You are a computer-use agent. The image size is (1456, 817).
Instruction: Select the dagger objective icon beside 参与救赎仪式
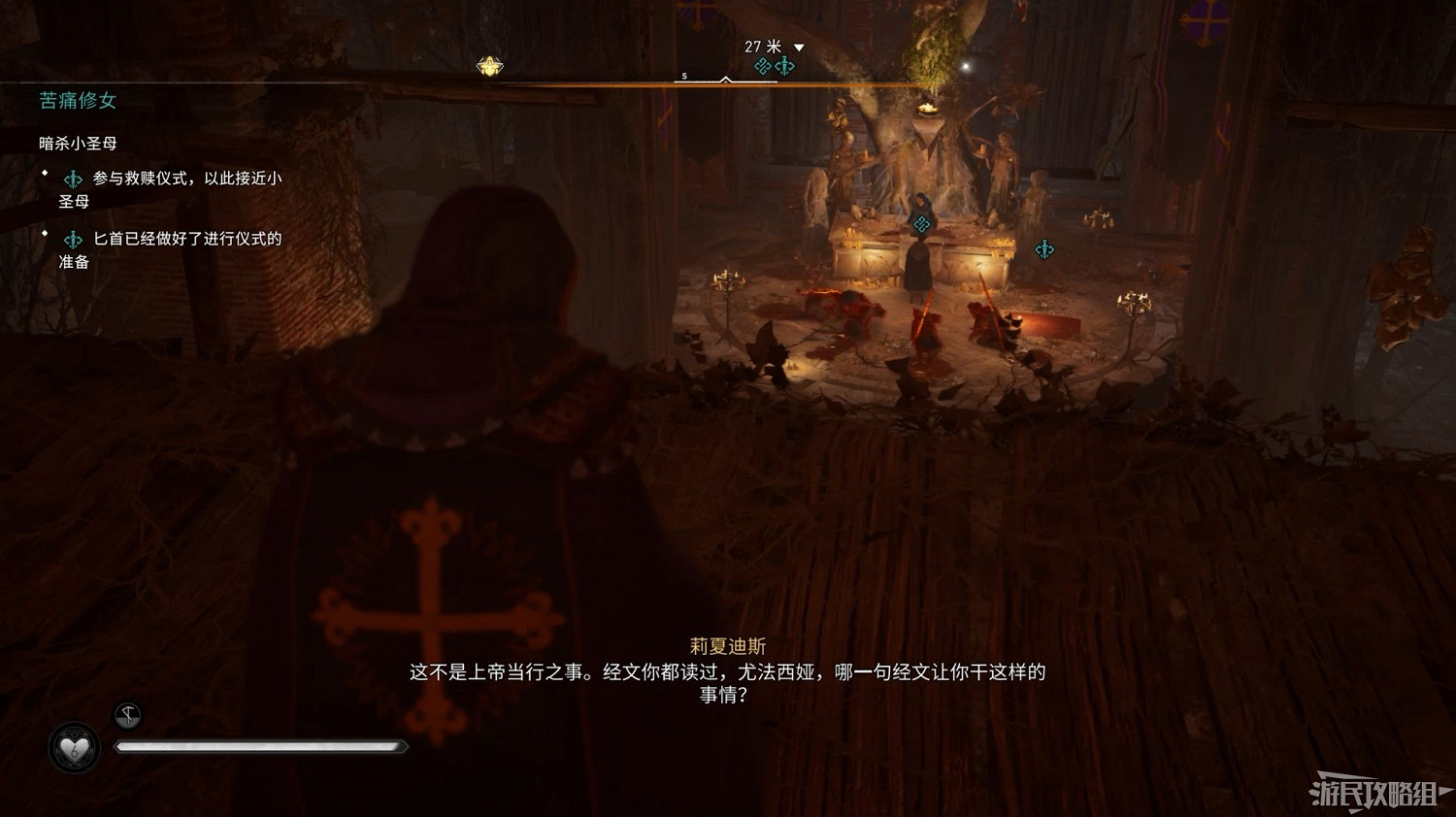[x=73, y=180]
